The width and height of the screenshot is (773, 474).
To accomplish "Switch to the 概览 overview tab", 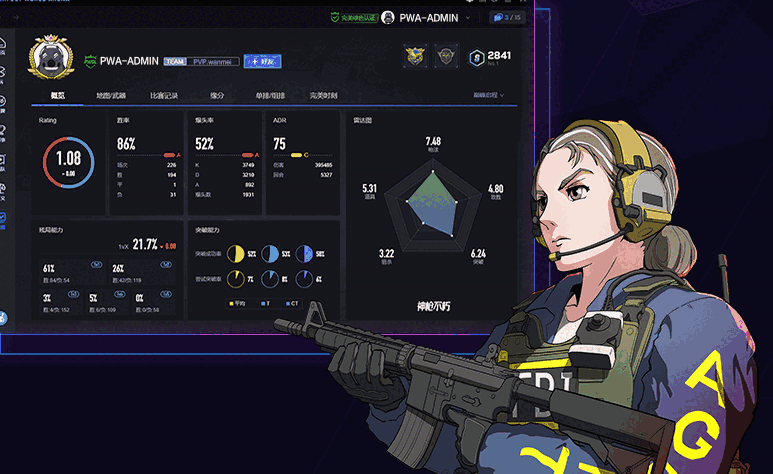I will coord(58,96).
